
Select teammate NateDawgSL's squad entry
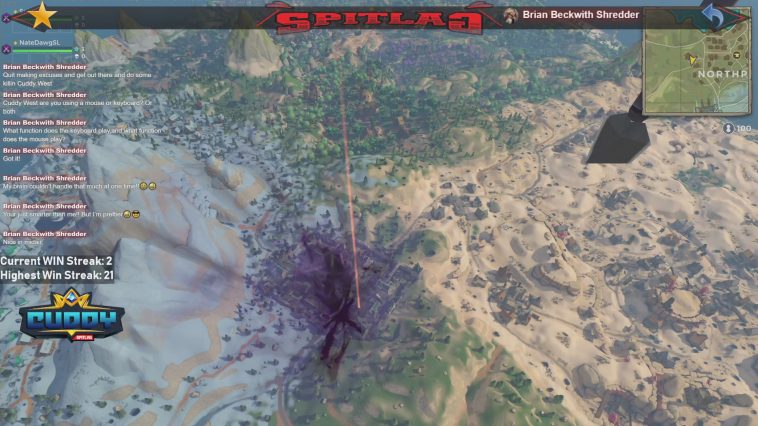[36, 43]
